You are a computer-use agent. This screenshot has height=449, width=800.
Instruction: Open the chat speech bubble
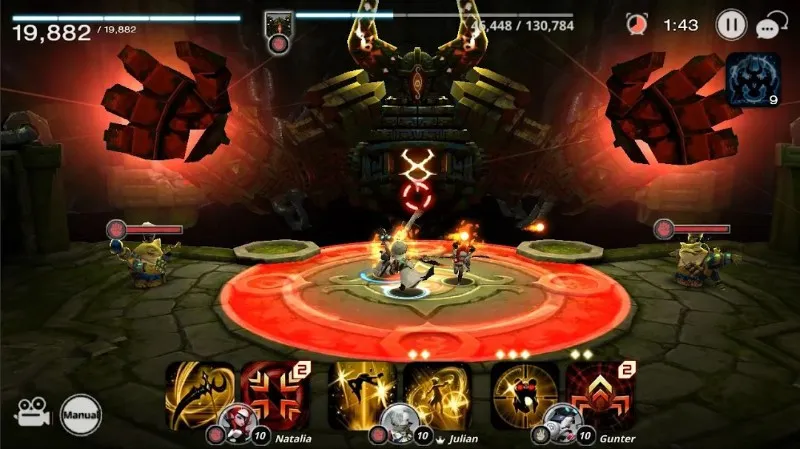click(x=773, y=26)
